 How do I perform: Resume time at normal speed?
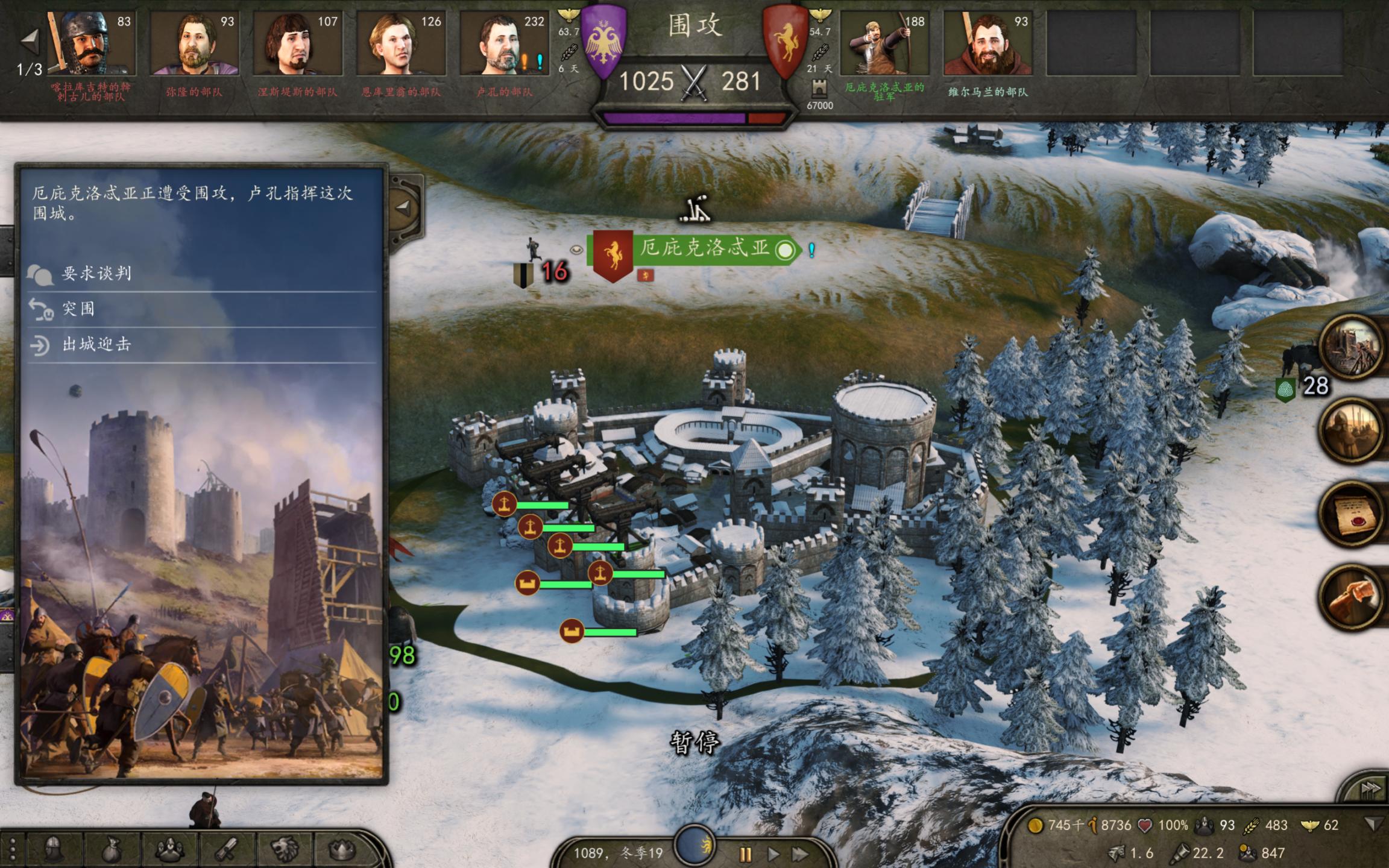point(773,854)
